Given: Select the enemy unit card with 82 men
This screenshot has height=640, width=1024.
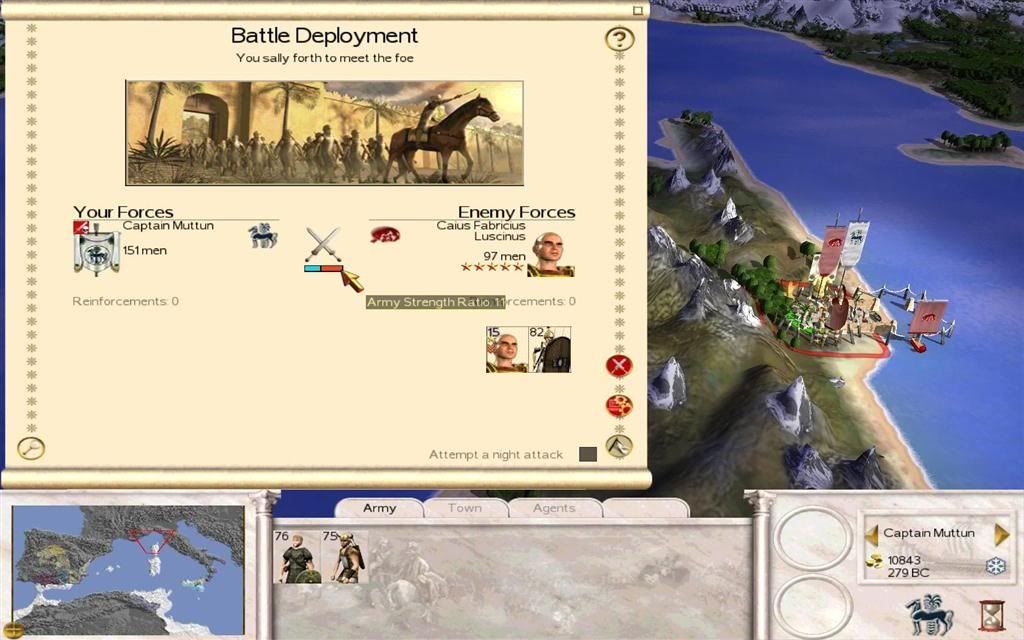Looking at the screenshot, I should click(x=550, y=349).
